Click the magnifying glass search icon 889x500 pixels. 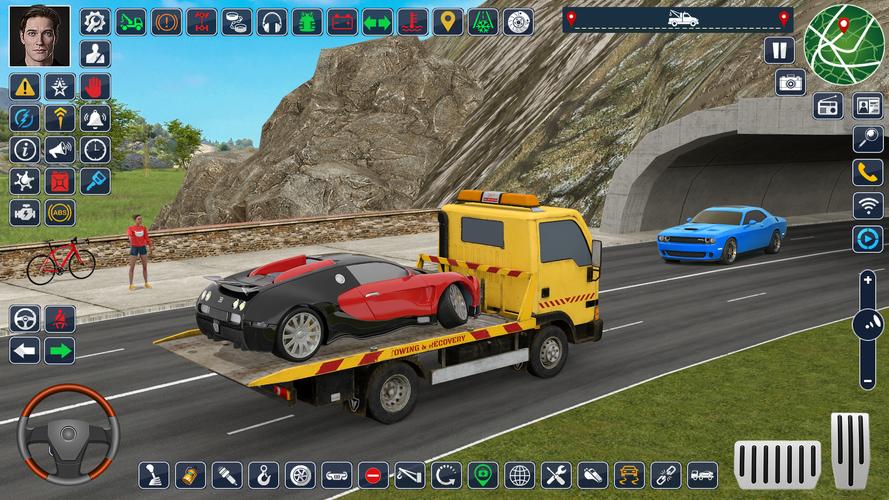click(867, 139)
